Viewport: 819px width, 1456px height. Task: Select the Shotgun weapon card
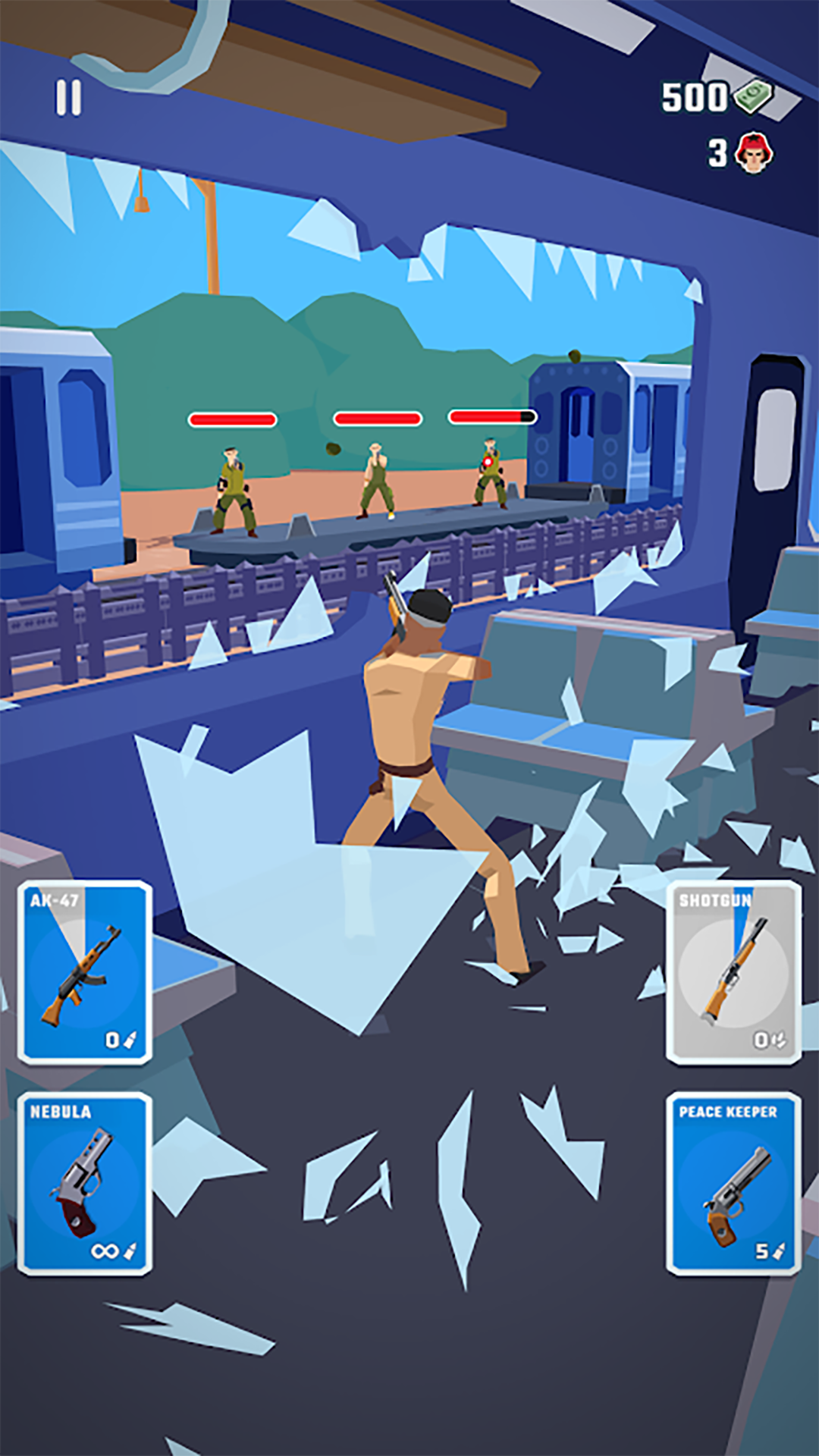[x=733, y=972]
